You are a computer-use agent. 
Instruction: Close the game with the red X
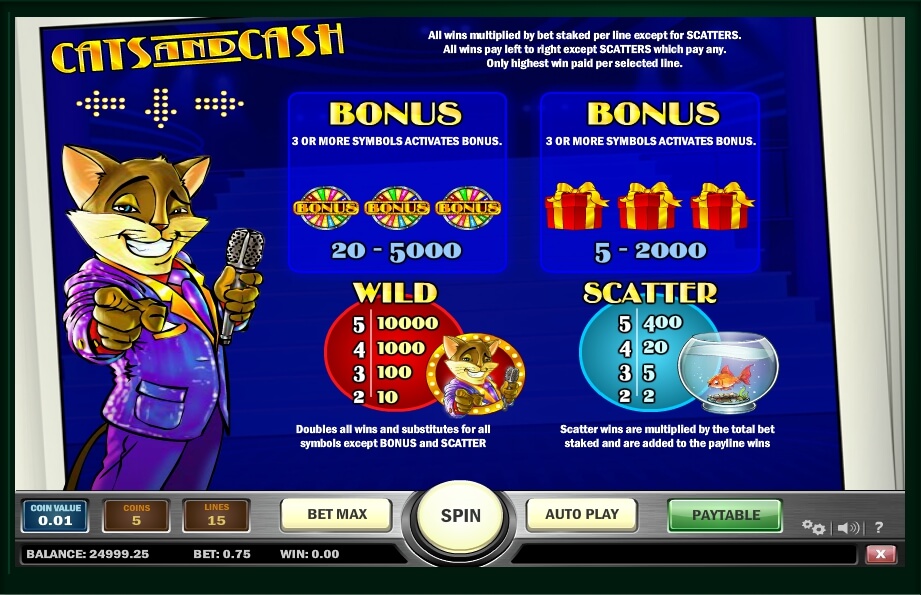tap(880, 554)
